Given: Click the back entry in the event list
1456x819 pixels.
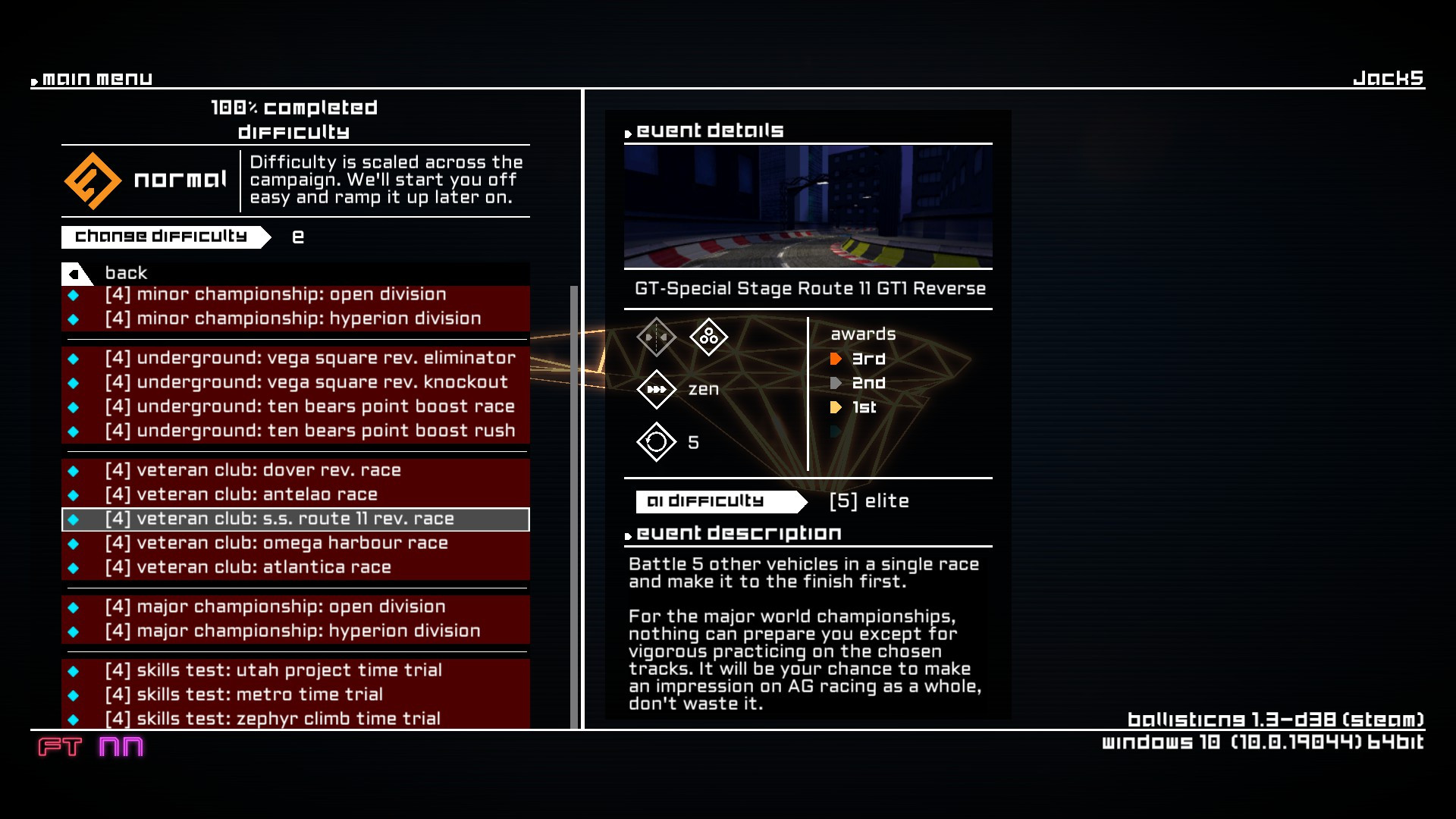Looking at the screenshot, I should point(126,273).
